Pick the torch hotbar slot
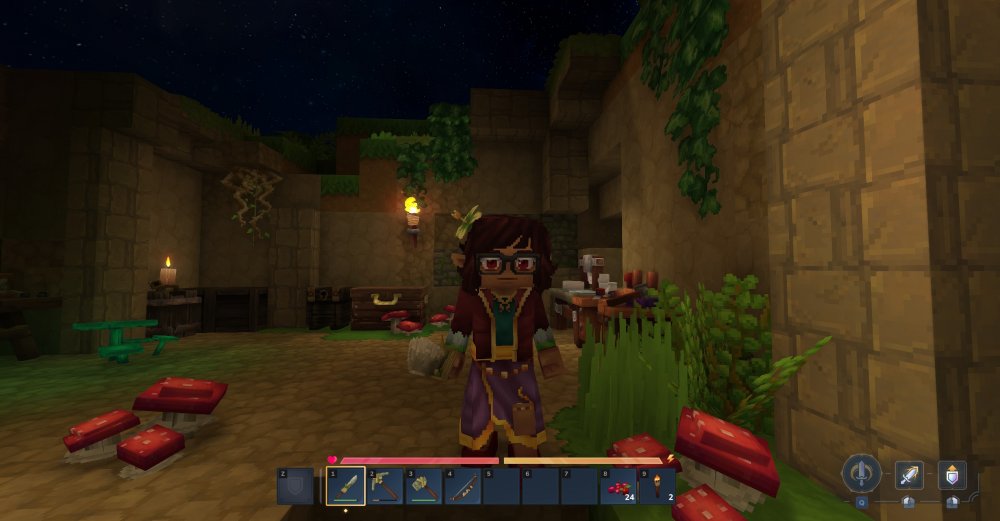The width and height of the screenshot is (1000, 521). (x=657, y=487)
